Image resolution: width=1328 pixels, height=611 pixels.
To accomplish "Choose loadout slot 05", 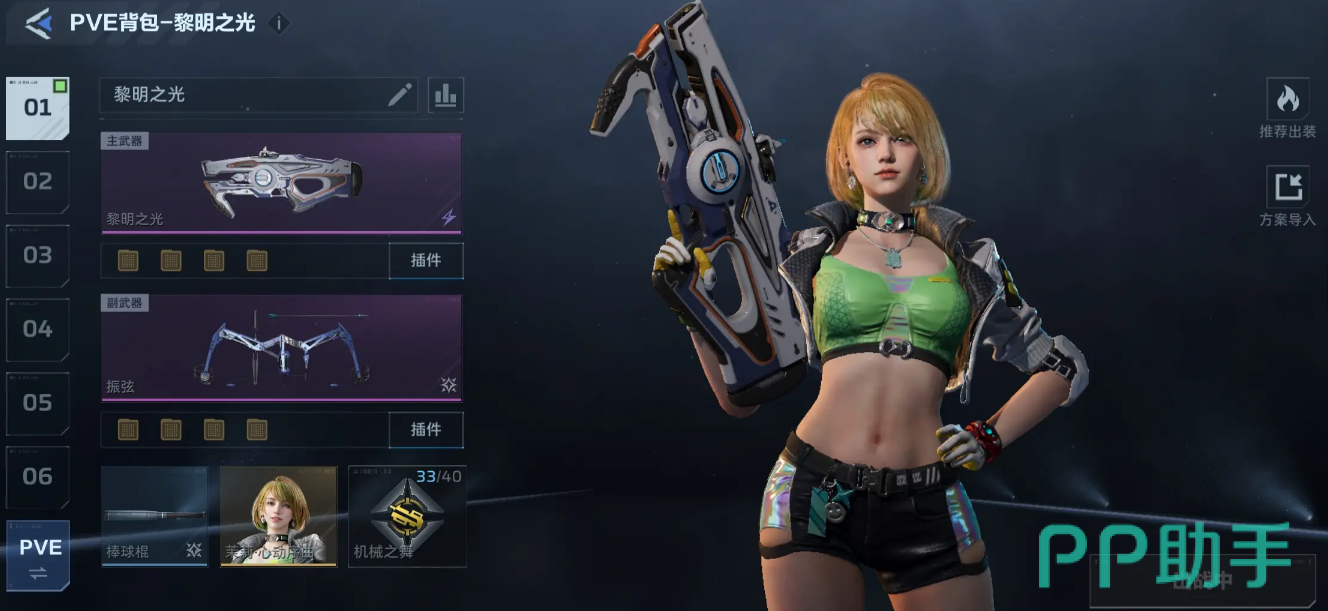I will point(38,403).
